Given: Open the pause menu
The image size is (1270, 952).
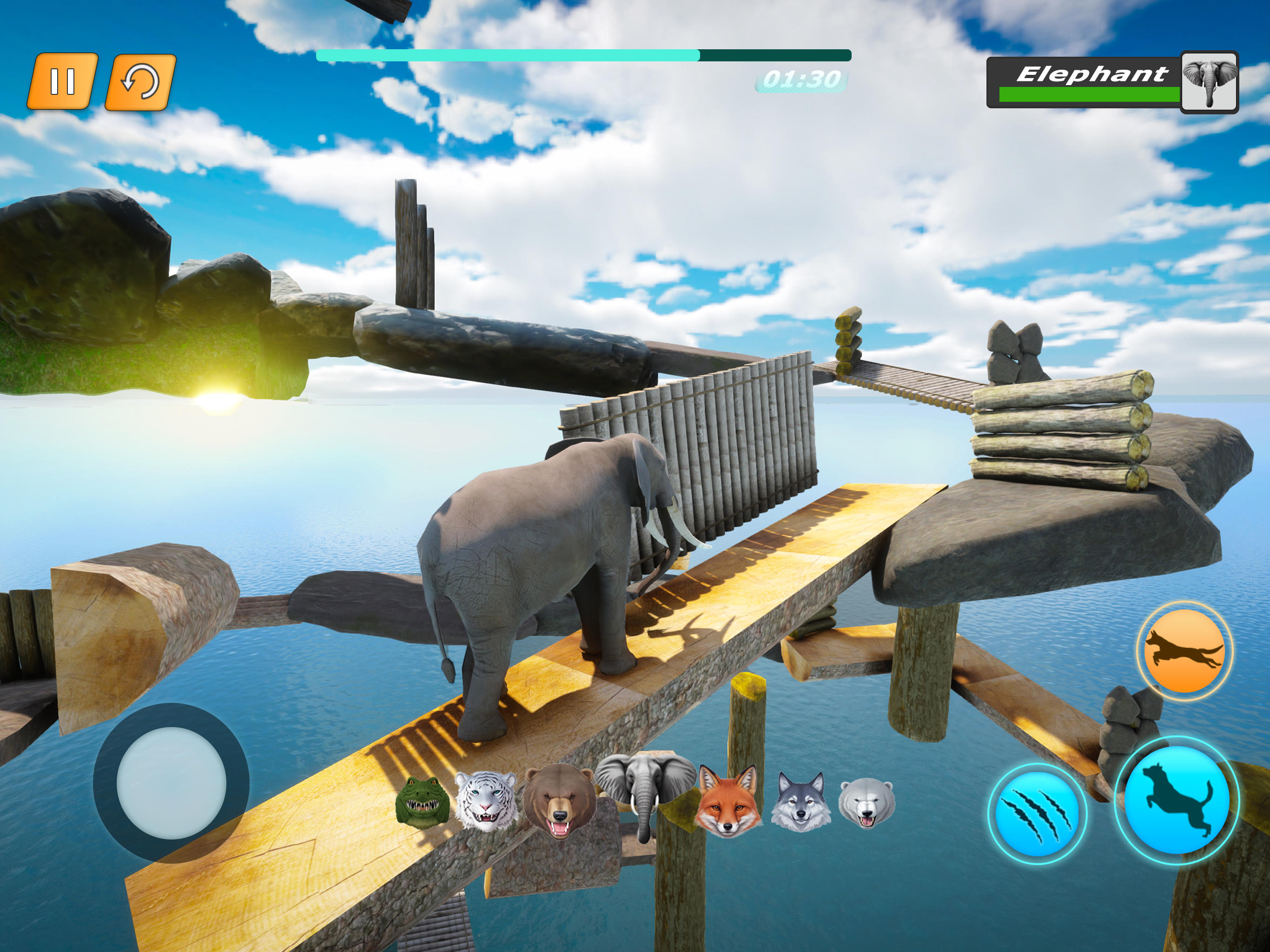Looking at the screenshot, I should tap(65, 80).
